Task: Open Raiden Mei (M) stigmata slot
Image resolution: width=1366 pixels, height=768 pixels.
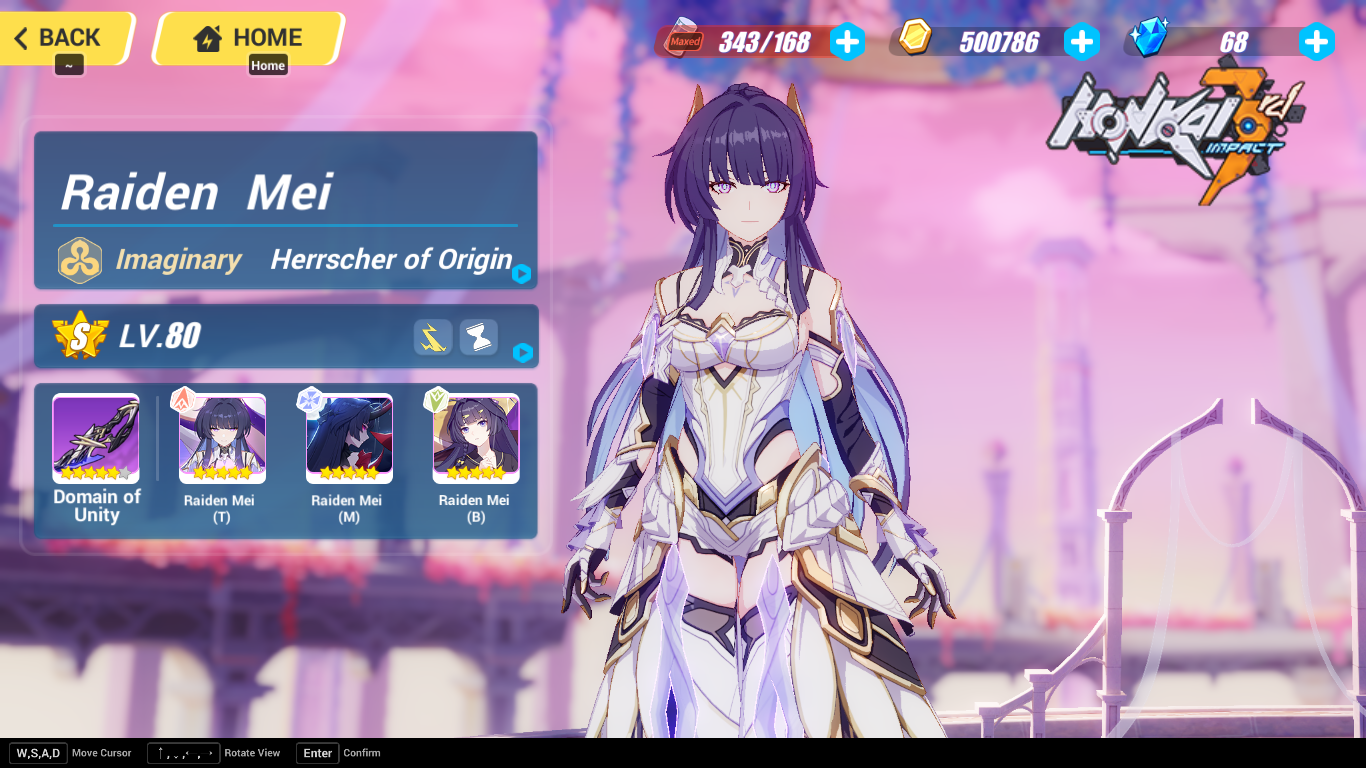Action: coord(347,438)
